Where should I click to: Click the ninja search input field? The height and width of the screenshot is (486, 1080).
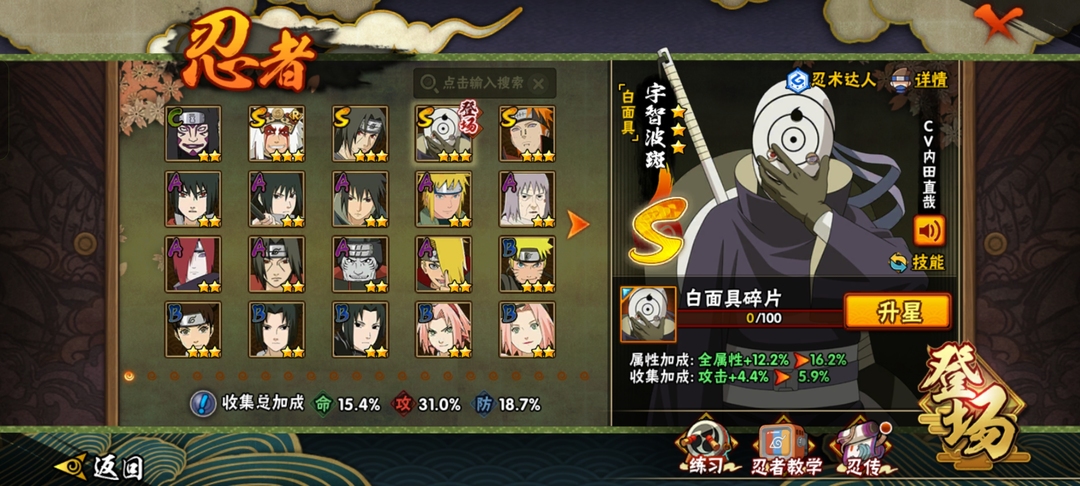tap(475, 83)
